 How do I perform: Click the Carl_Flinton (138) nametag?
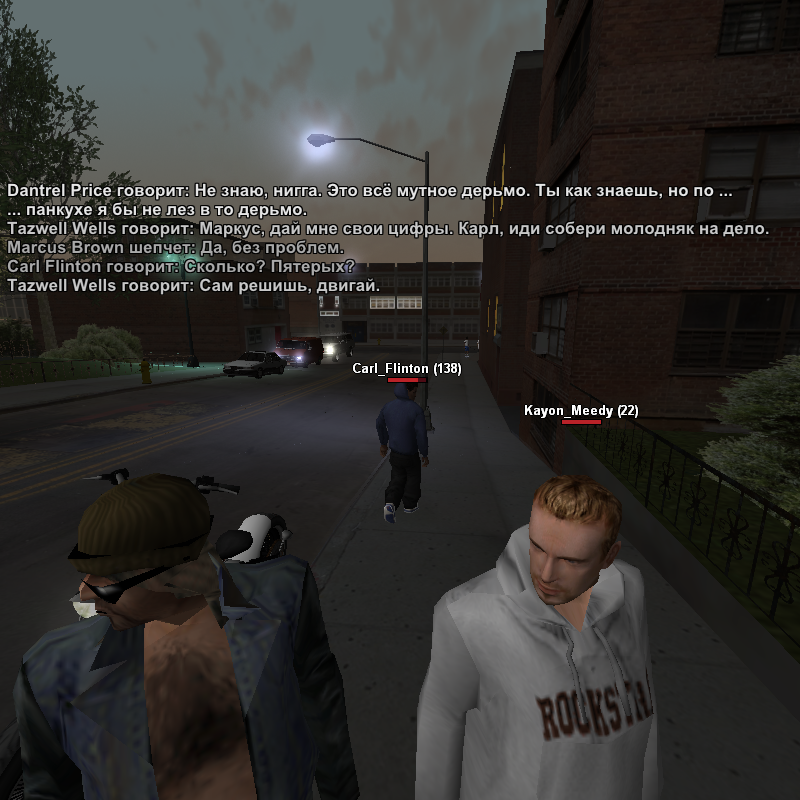pyautogui.click(x=406, y=369)
